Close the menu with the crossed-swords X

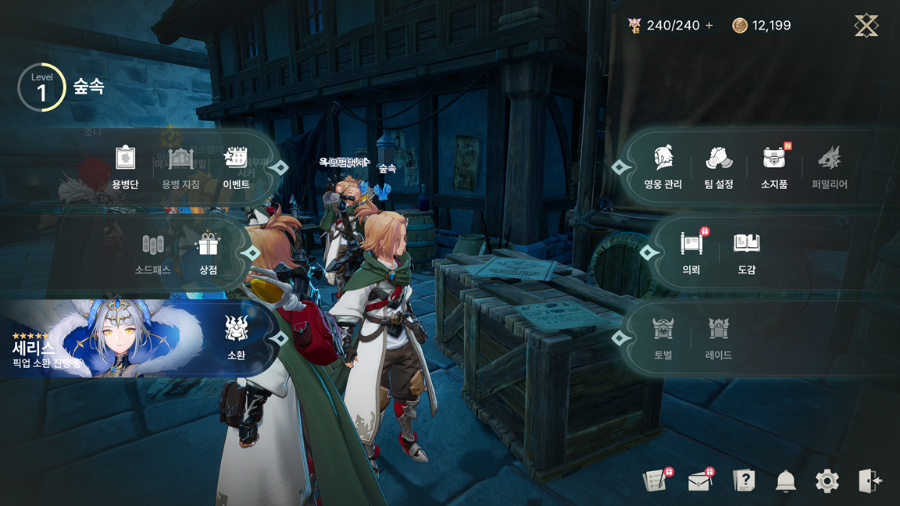coord(866,26)
